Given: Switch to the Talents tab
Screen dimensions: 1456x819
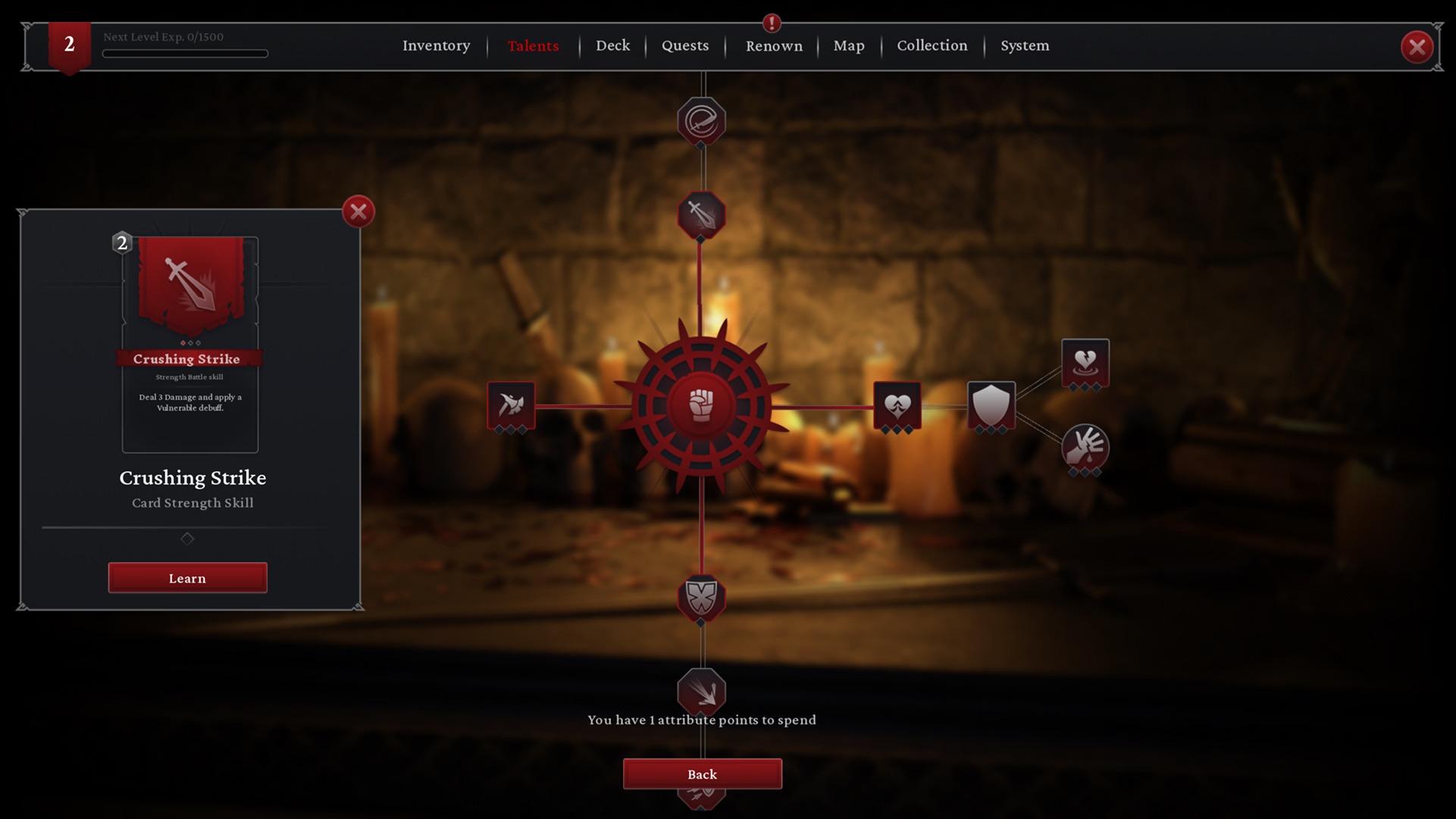Looking at the screenshot, I should [533, 45].
